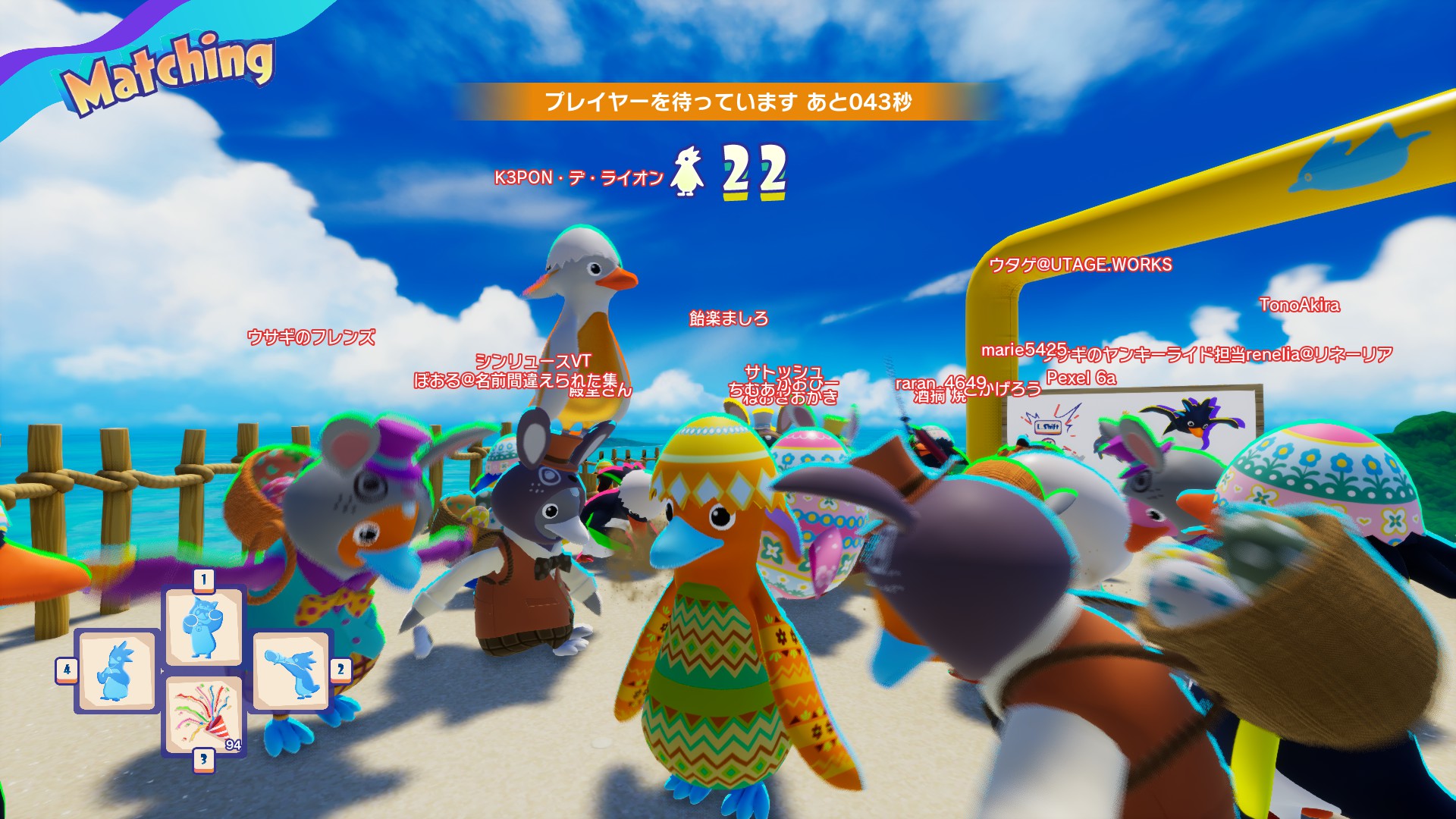Select the arms-crossed penguin emote

pyautogui.click(x=116, y=670)
